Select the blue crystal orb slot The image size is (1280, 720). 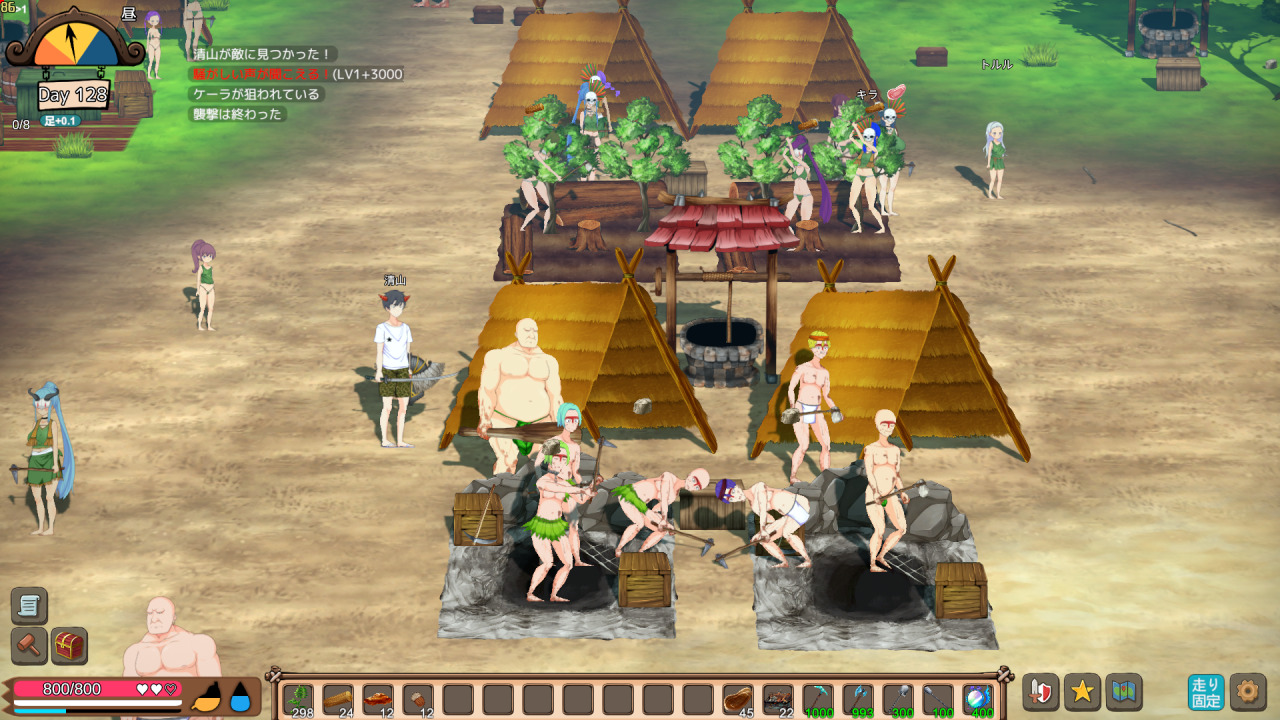point(978,699)
